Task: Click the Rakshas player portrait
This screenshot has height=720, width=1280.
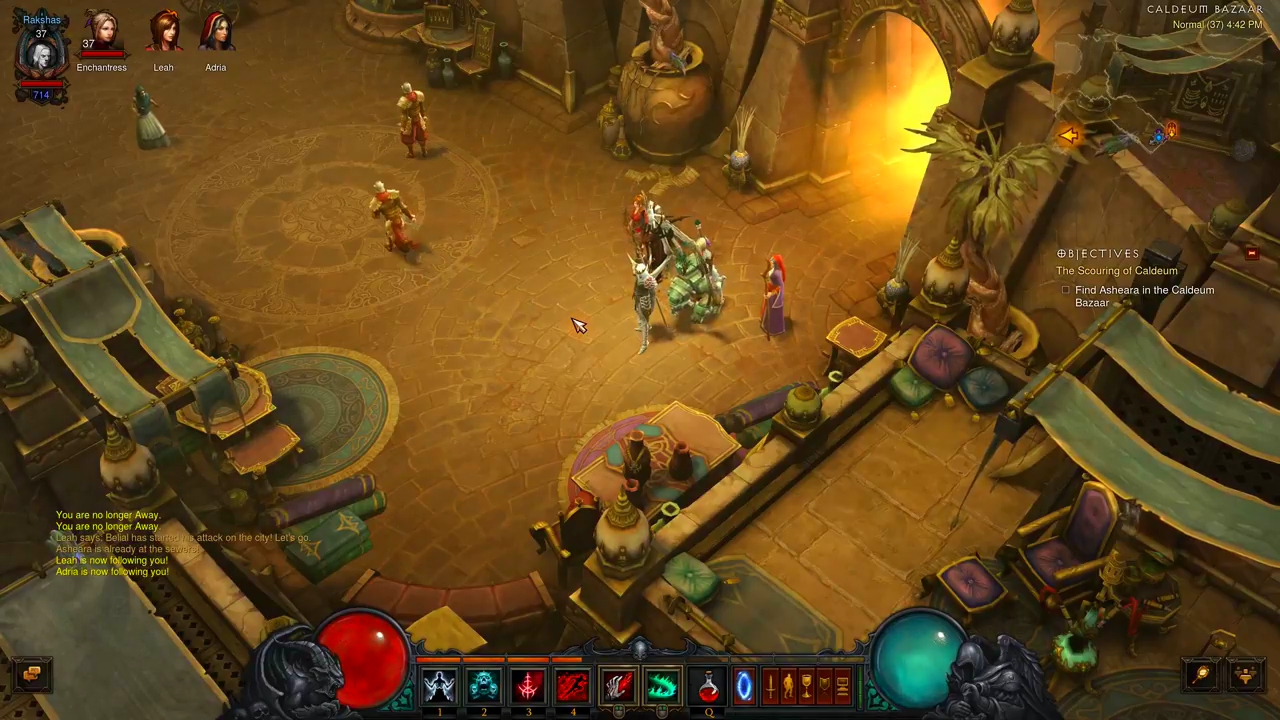Action: [x=41, y=55]
